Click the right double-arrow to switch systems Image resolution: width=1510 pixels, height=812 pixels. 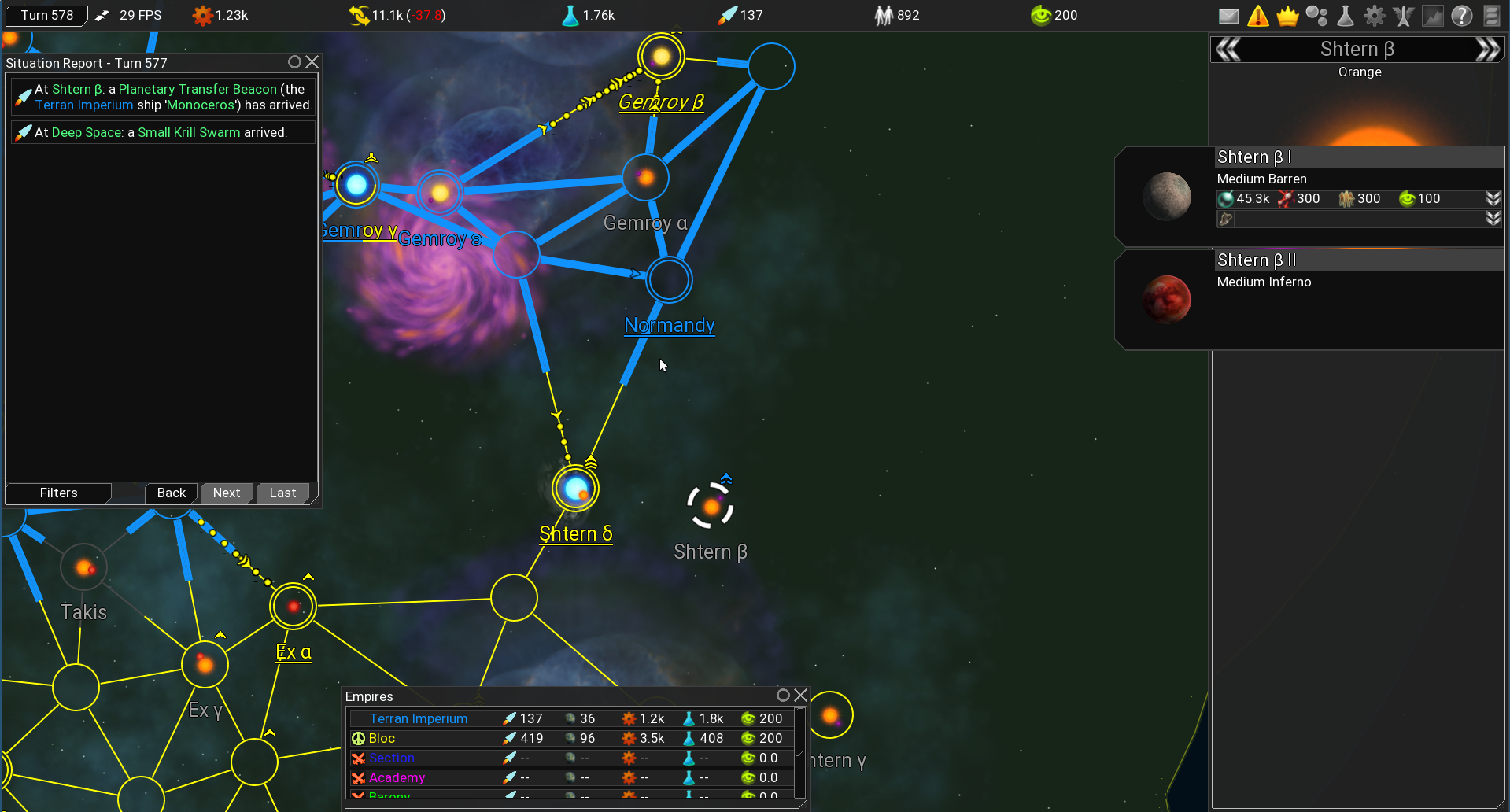(1489, 49)
